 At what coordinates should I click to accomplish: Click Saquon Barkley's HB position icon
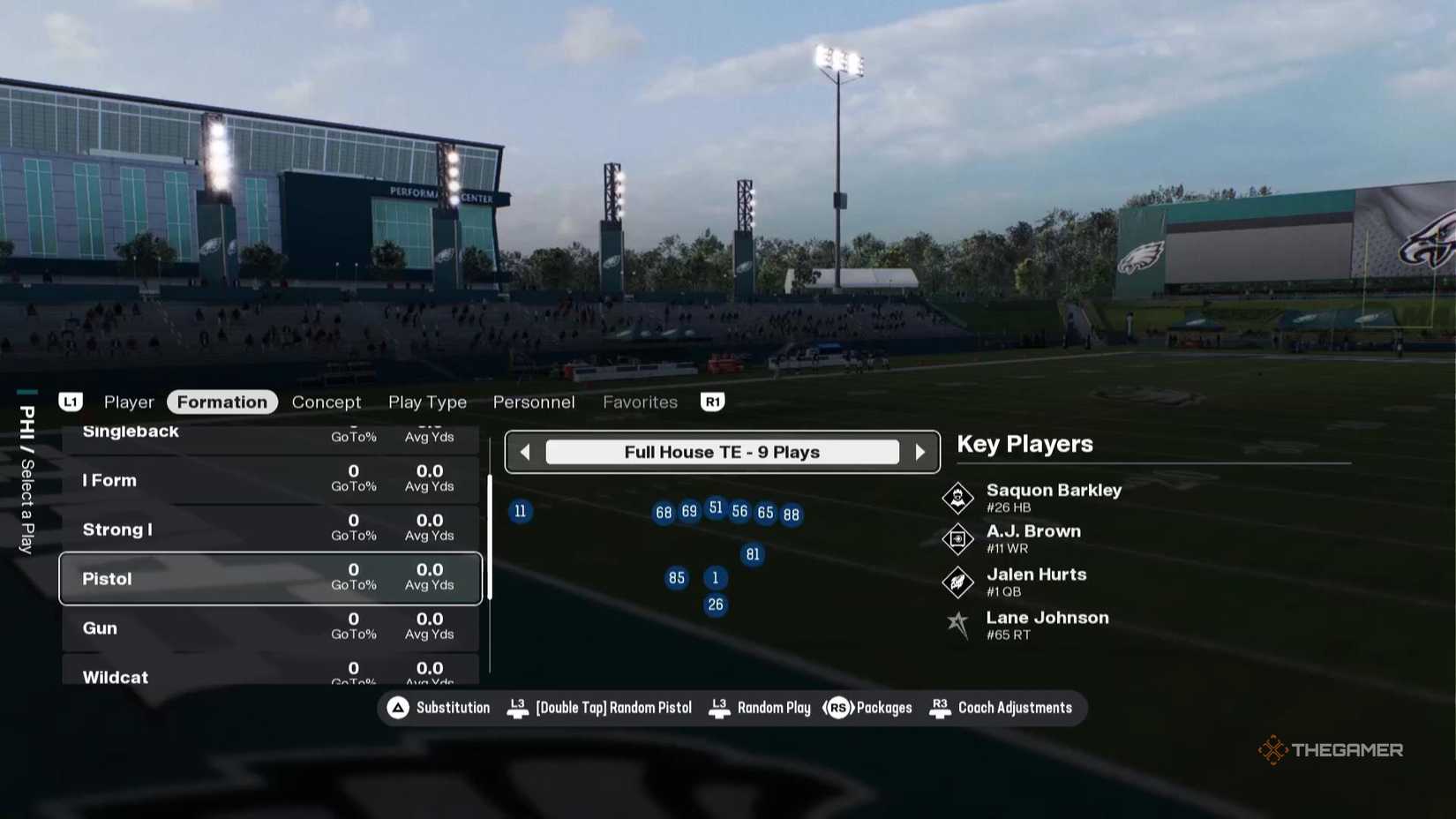[958, 497]
